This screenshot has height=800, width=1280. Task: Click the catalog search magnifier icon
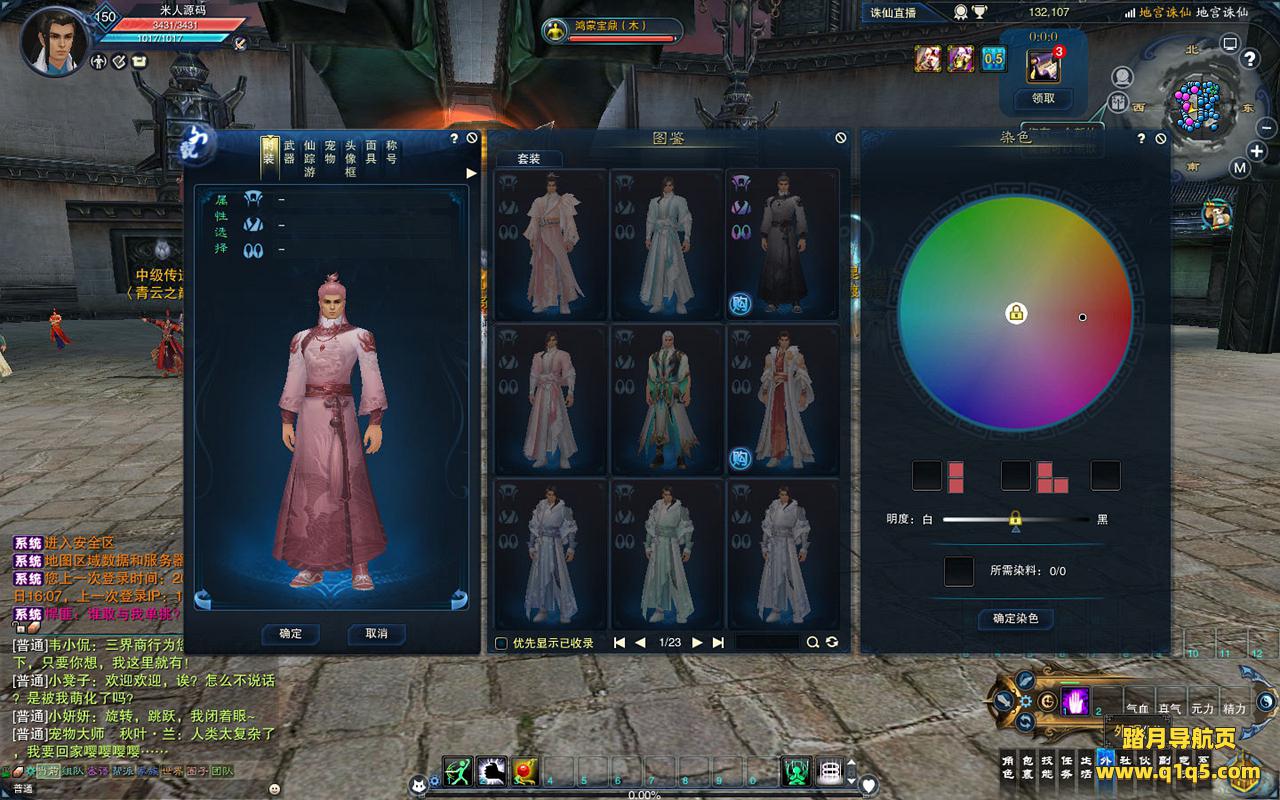point(813,643)
